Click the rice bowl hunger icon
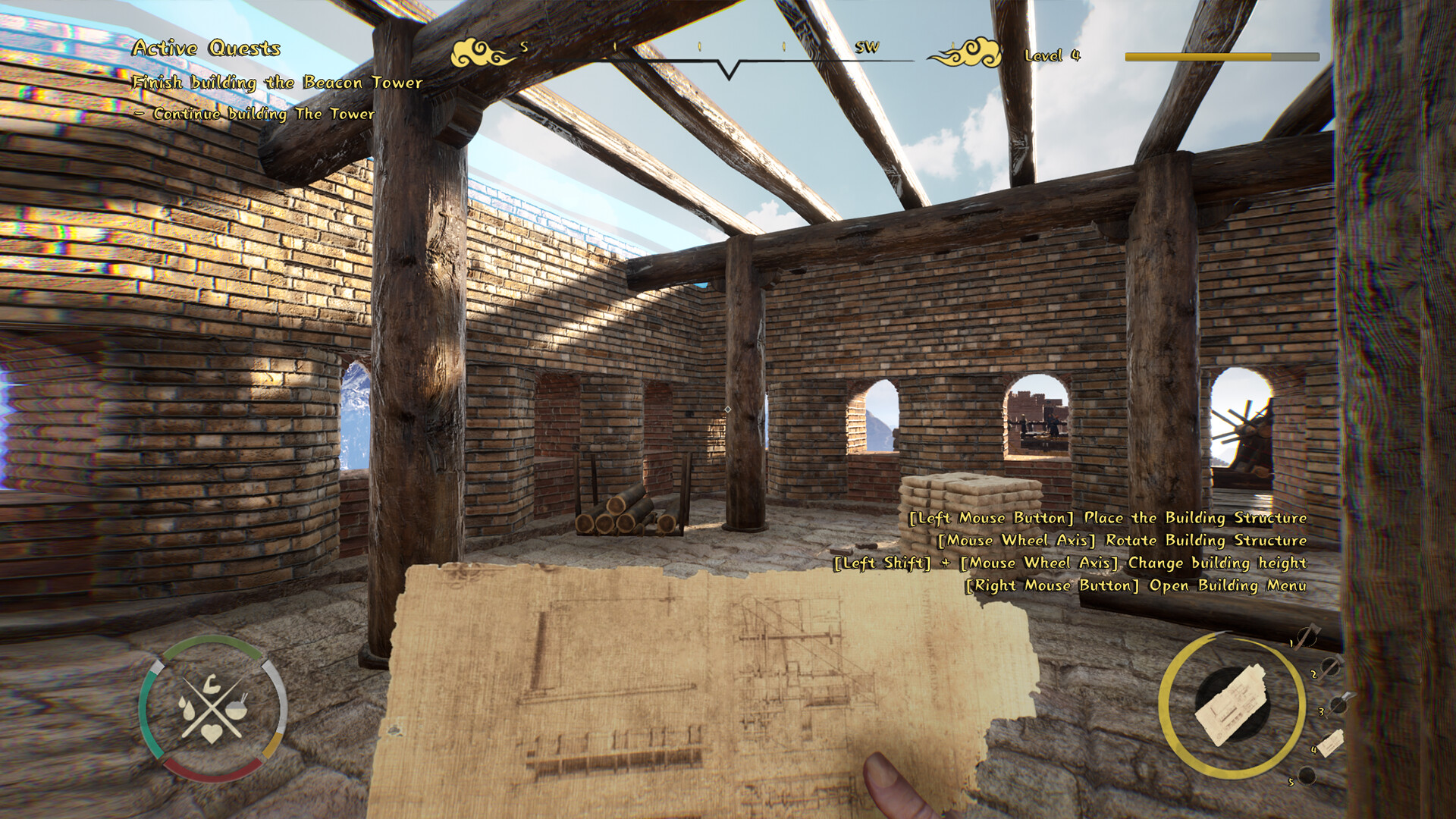Screen dimensions: 1456x819 tap(237, 710)
